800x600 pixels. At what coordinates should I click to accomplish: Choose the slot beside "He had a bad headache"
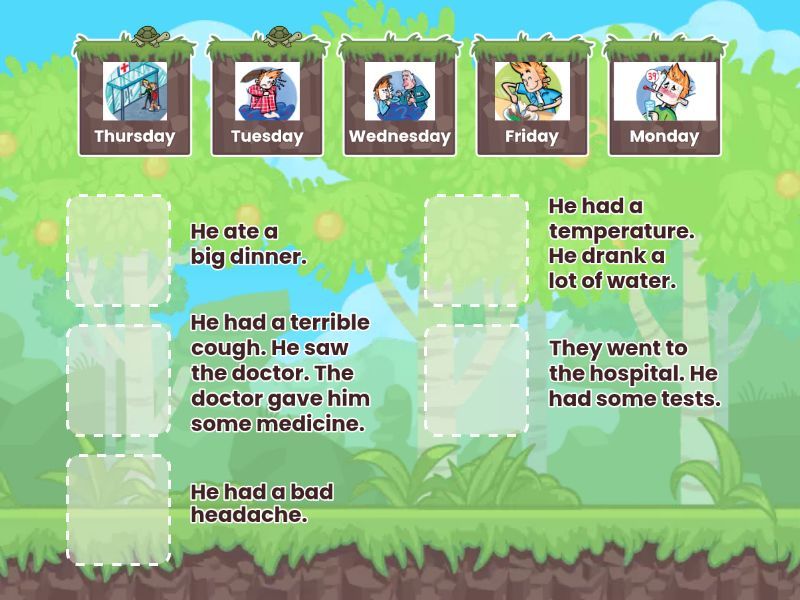tap(119, 510)
